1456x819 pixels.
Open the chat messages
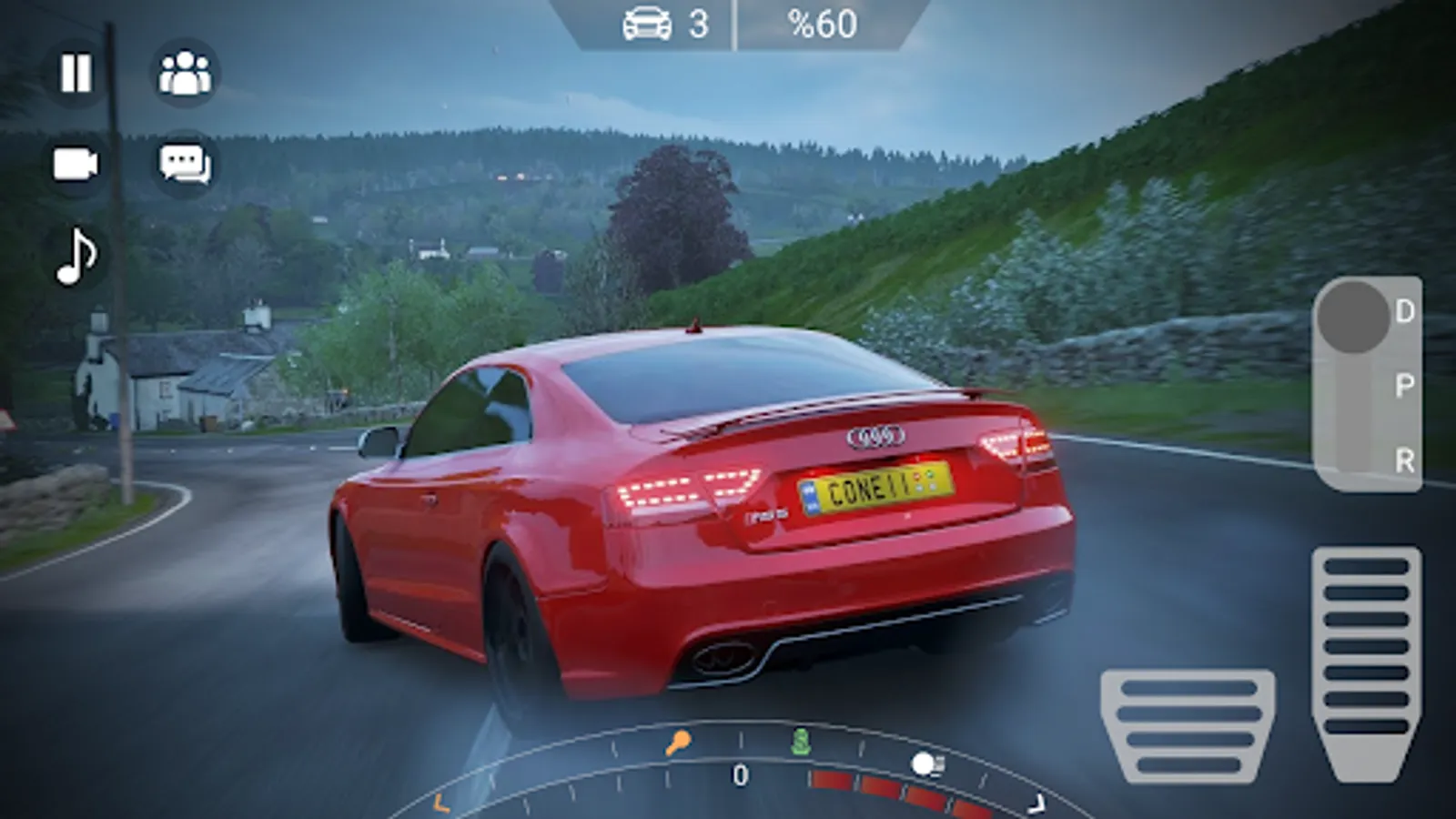click(x=185, y=165)
